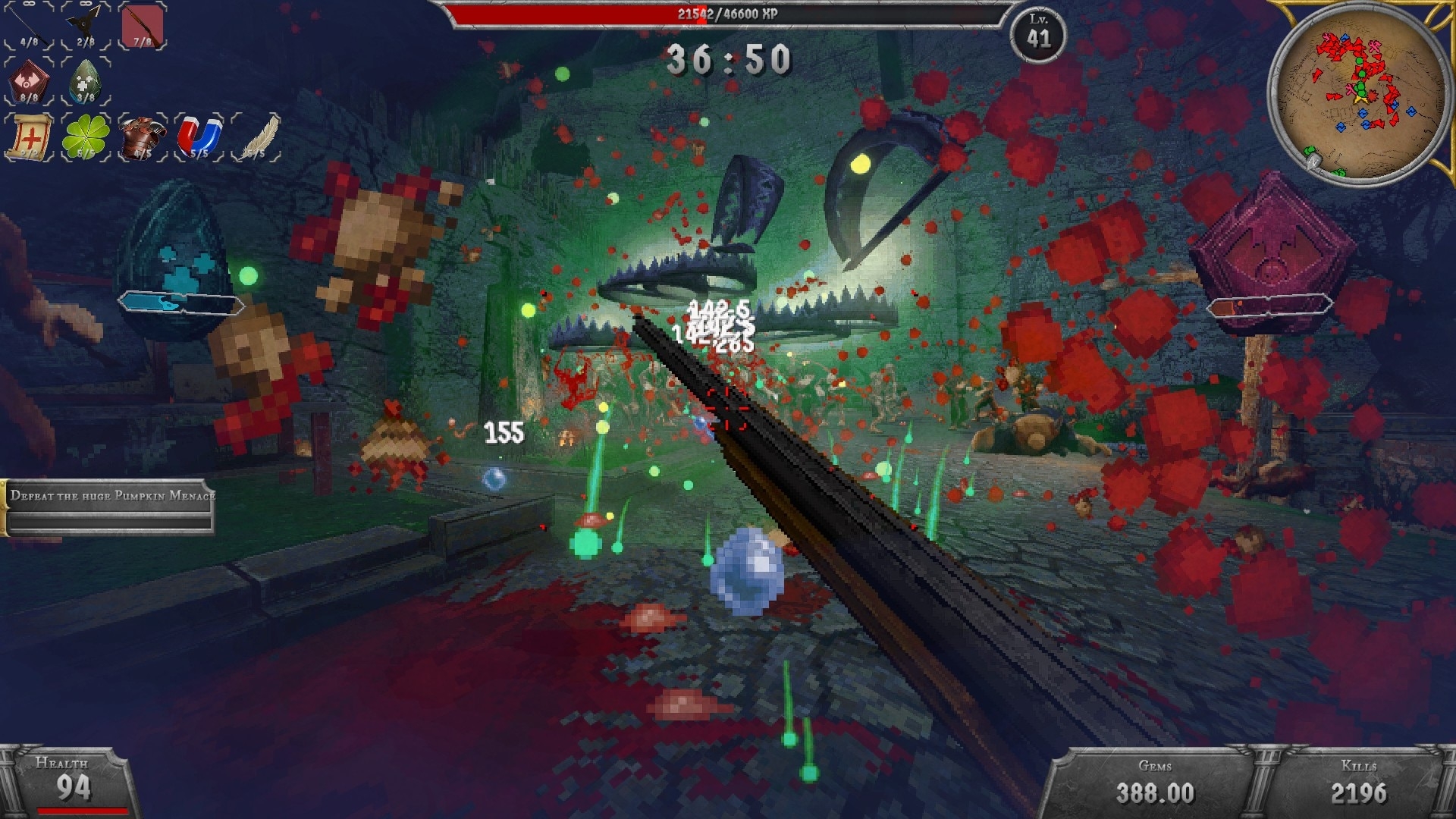This screenshot has height=819, width=1456.
Task: Select the white feather item slot
Action: pyautogui.click(x=256, y=137)
